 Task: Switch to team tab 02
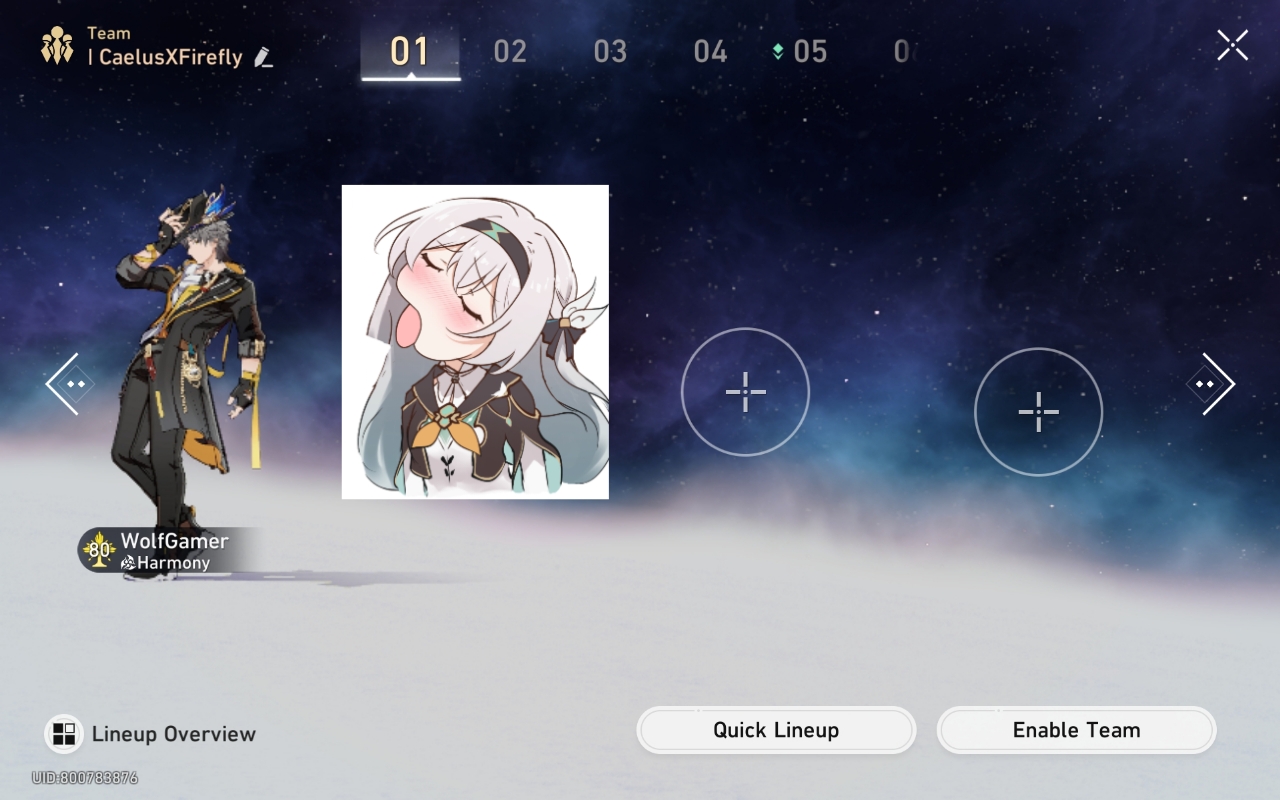pyautogui.click(x=510, y=52)
